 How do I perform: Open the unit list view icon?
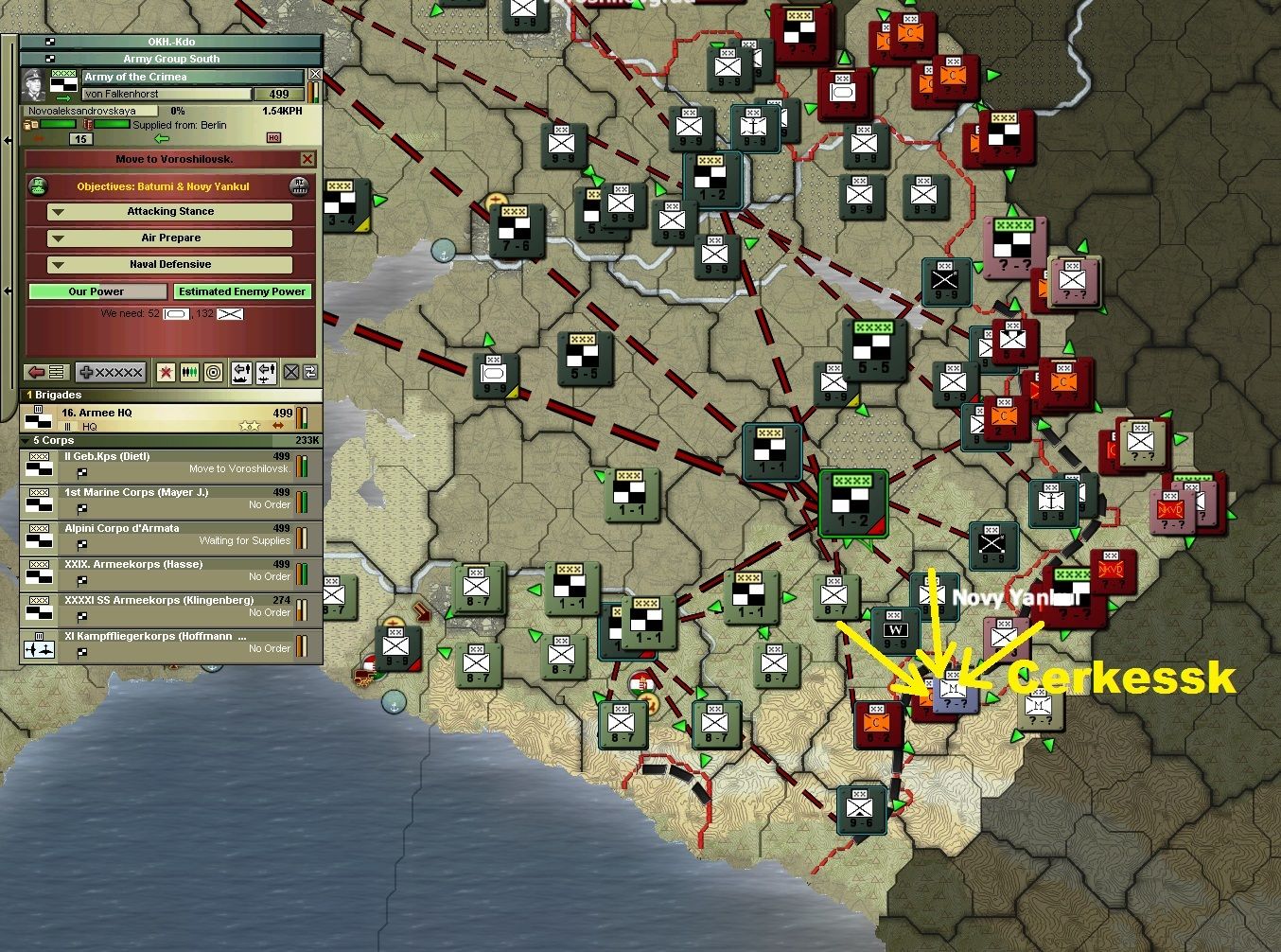[58, 372]
